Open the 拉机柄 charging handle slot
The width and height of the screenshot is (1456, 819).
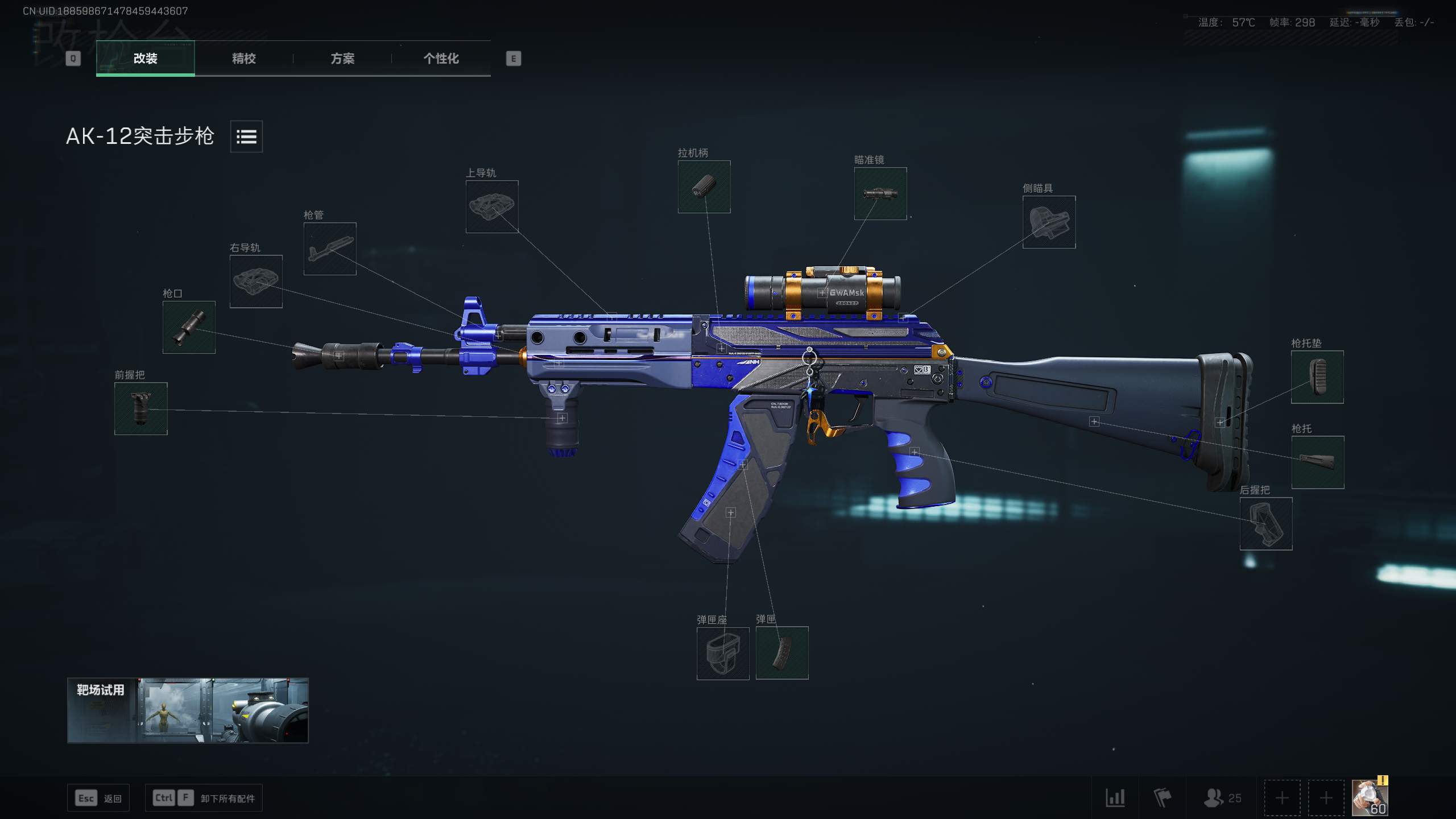tap(704, 187)
